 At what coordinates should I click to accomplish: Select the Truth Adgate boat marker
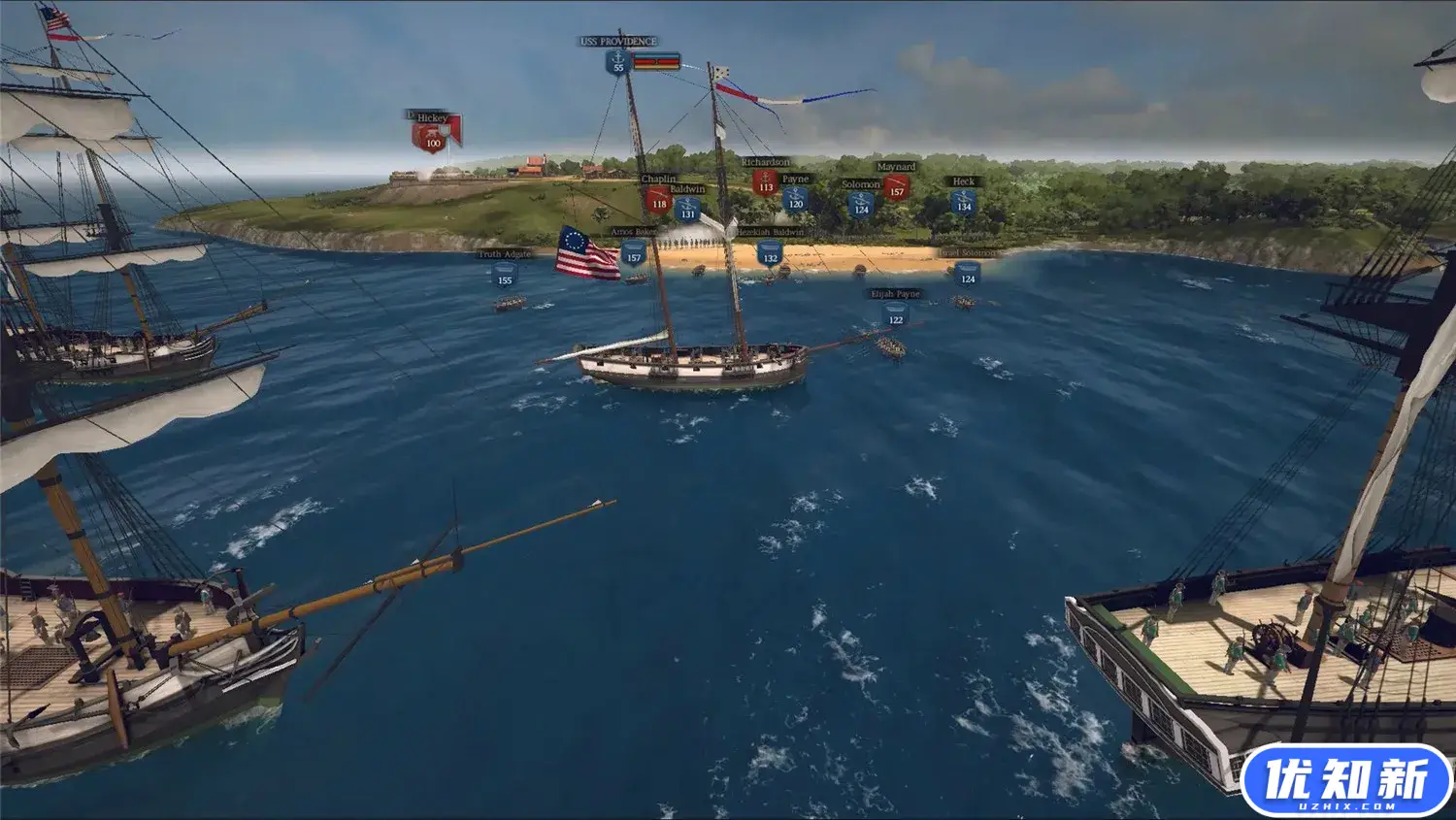(x=505, y=276)
